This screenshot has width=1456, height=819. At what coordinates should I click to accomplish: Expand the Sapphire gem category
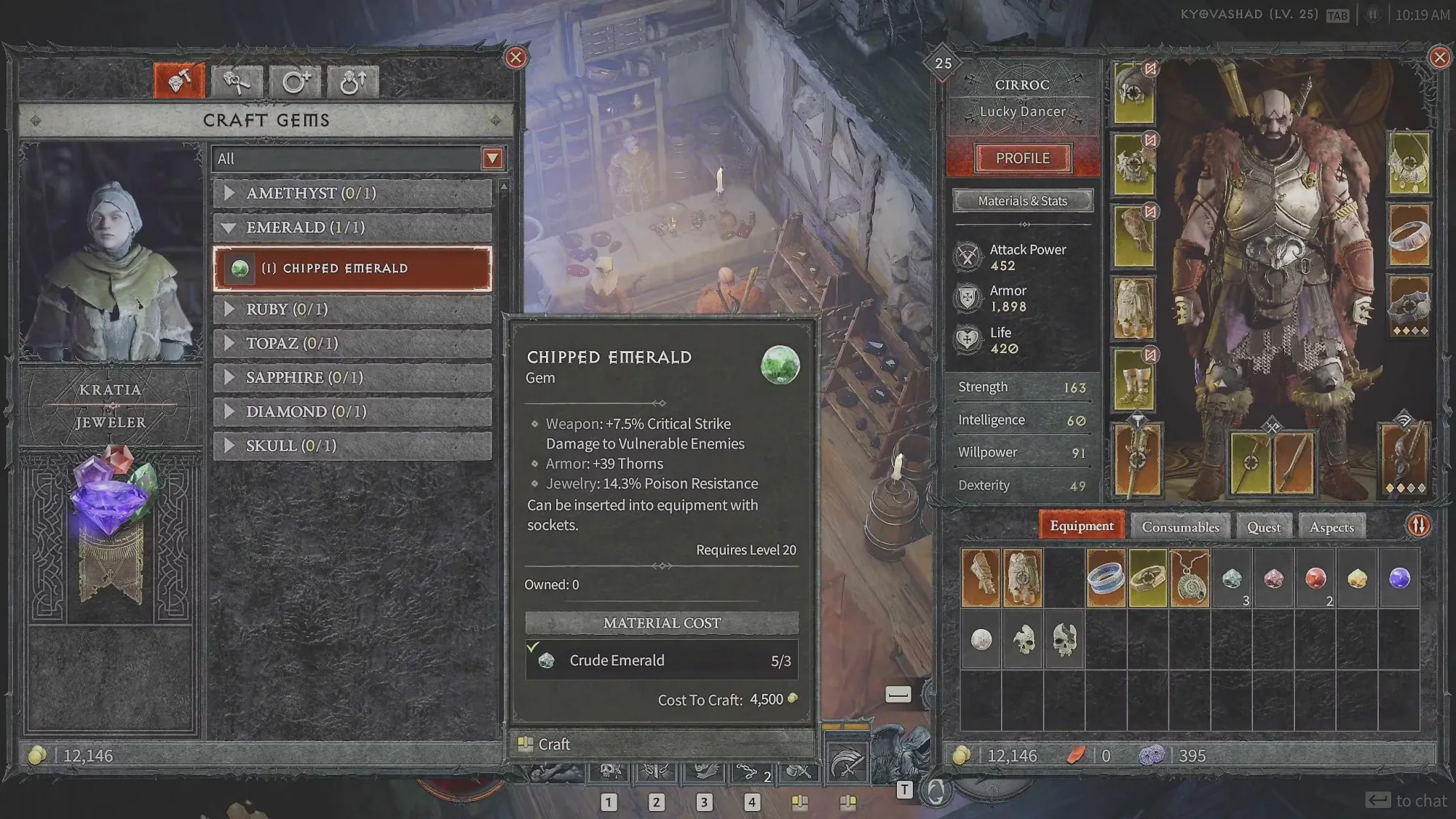point(352,378)
